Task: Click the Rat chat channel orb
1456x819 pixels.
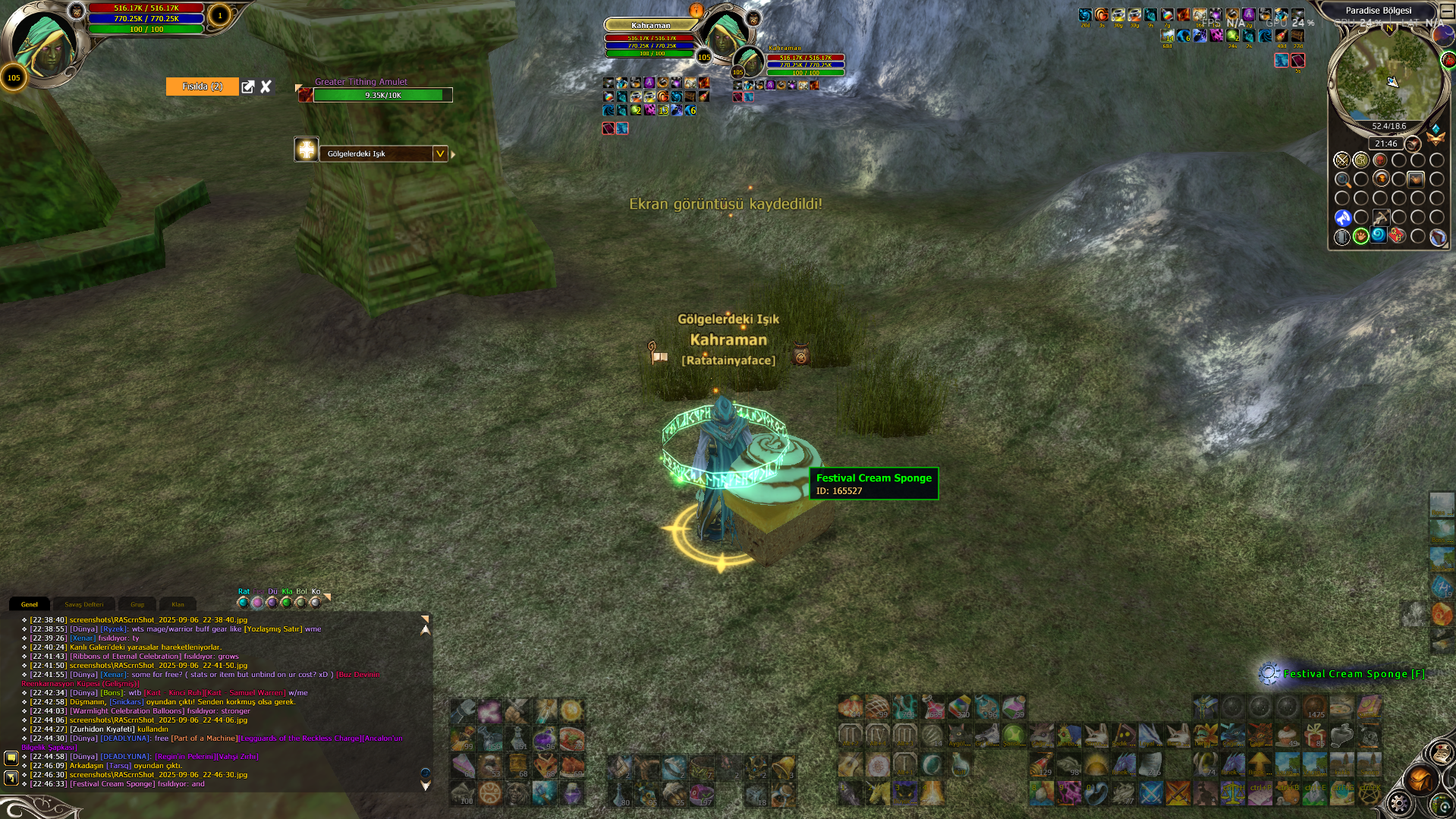Action: 243,603
